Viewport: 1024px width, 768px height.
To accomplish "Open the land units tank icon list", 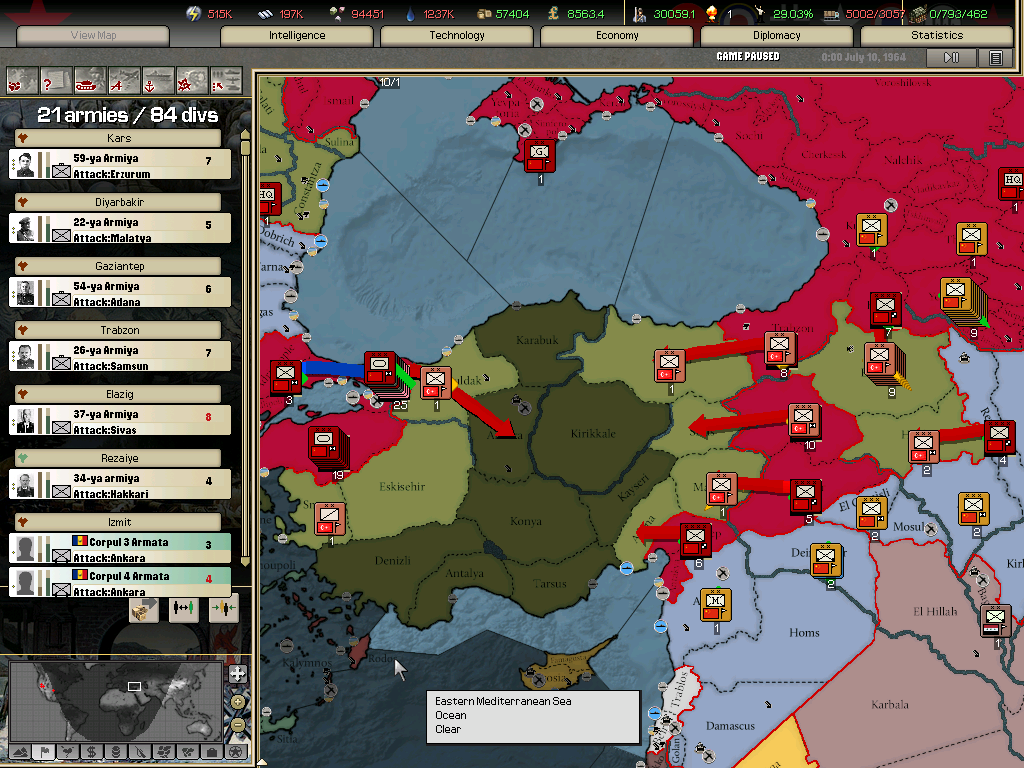I will (x=91, y=78).
